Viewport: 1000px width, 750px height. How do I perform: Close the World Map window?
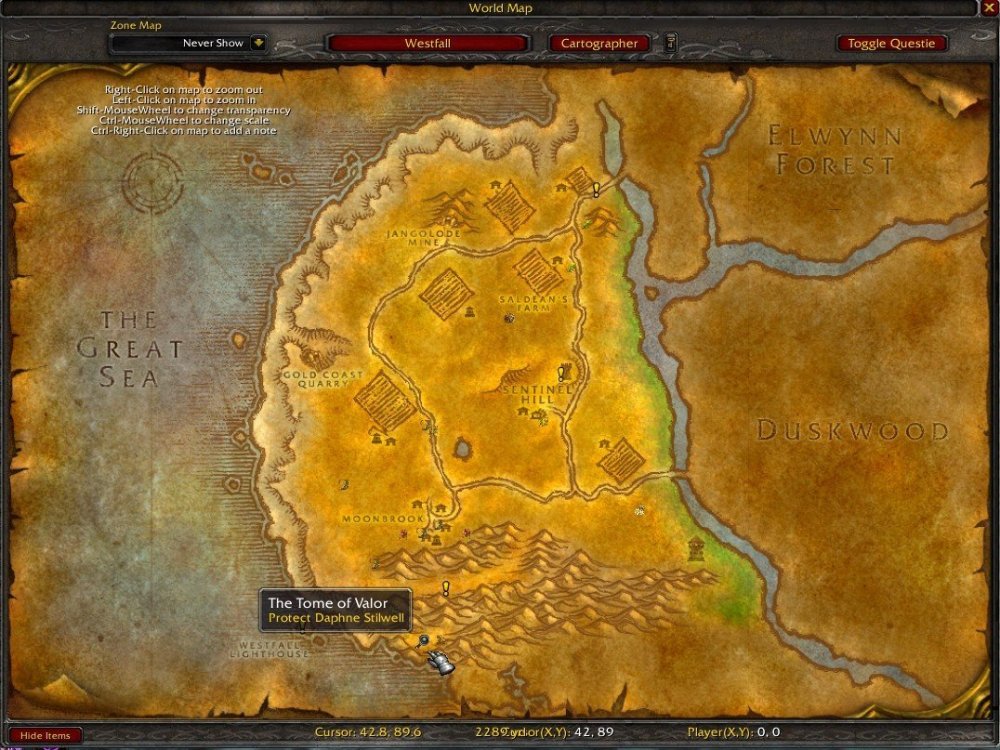[990, 8]
